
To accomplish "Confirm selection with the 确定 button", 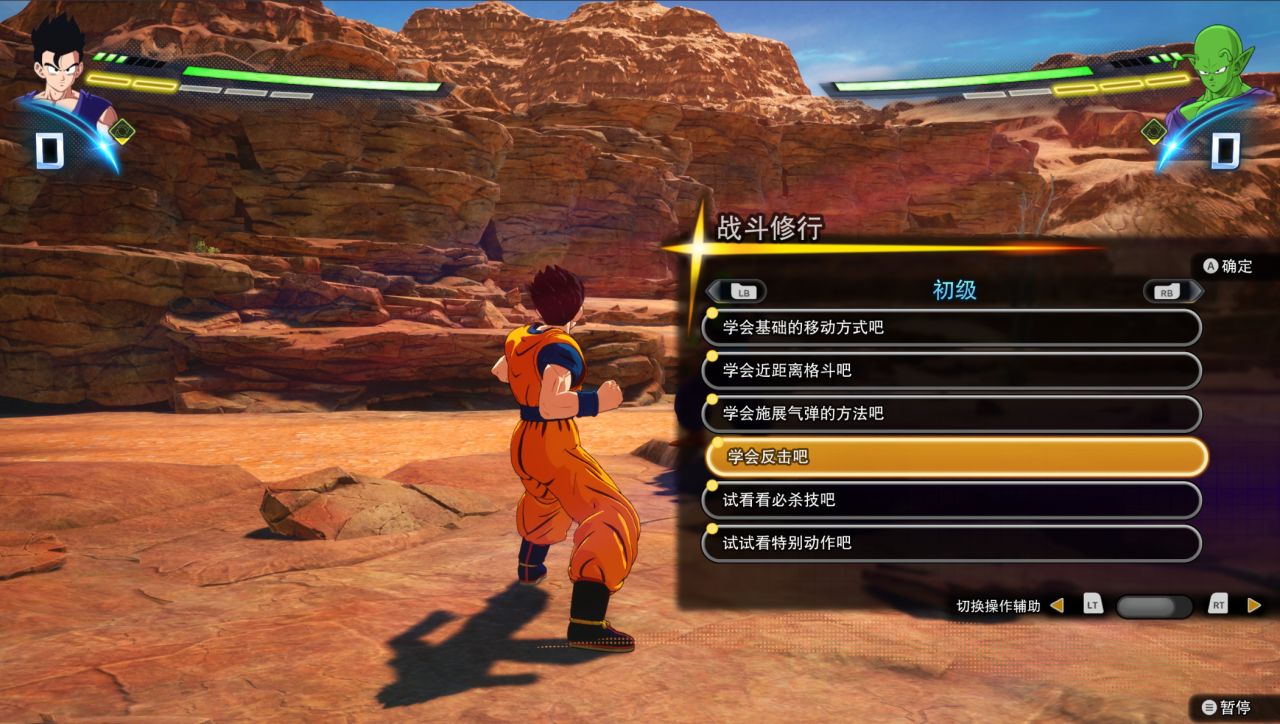I will 1227,266.
